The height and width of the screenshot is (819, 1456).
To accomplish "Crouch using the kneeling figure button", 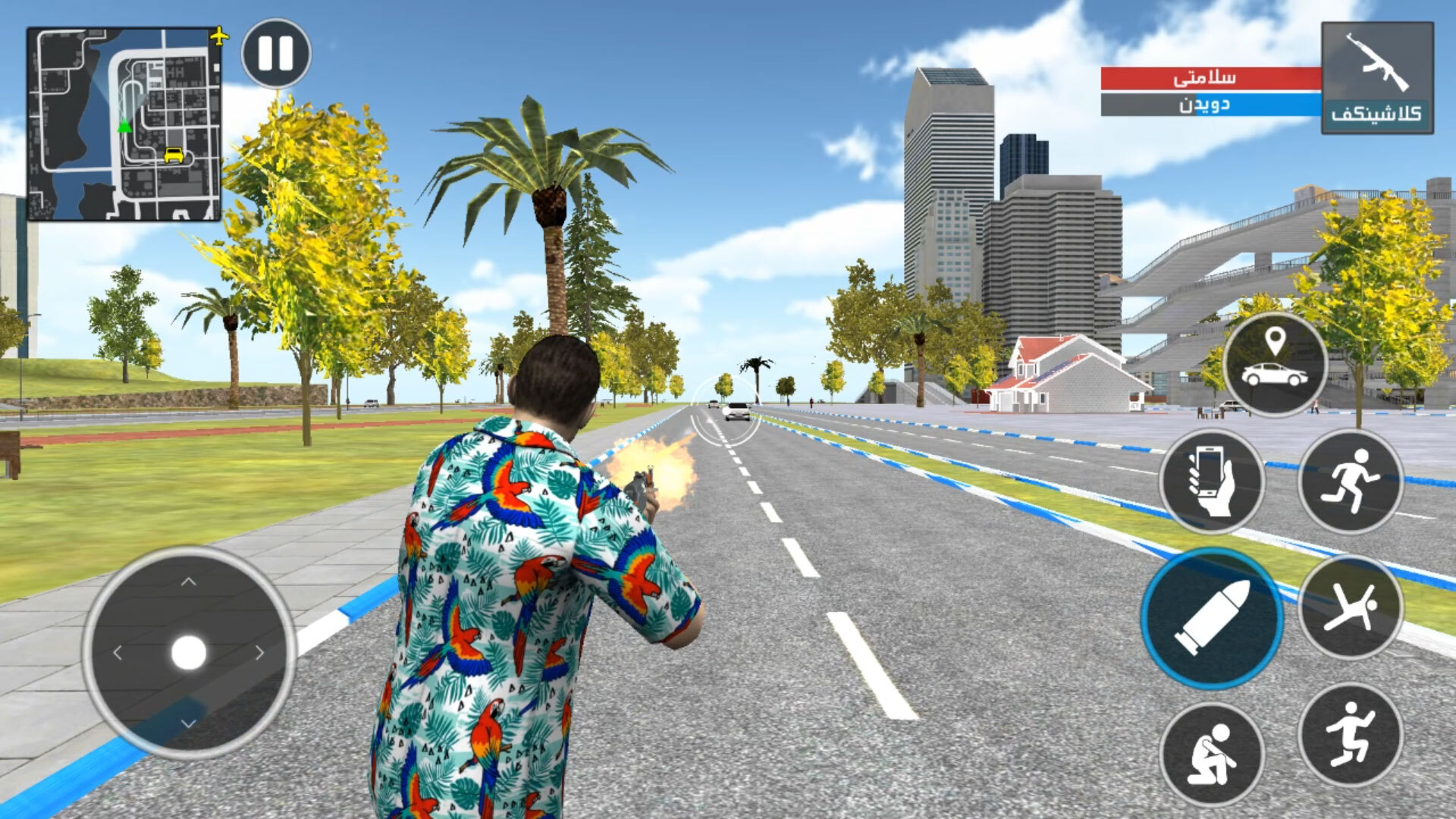I will pyautogui.click(x=1211, y=754).
